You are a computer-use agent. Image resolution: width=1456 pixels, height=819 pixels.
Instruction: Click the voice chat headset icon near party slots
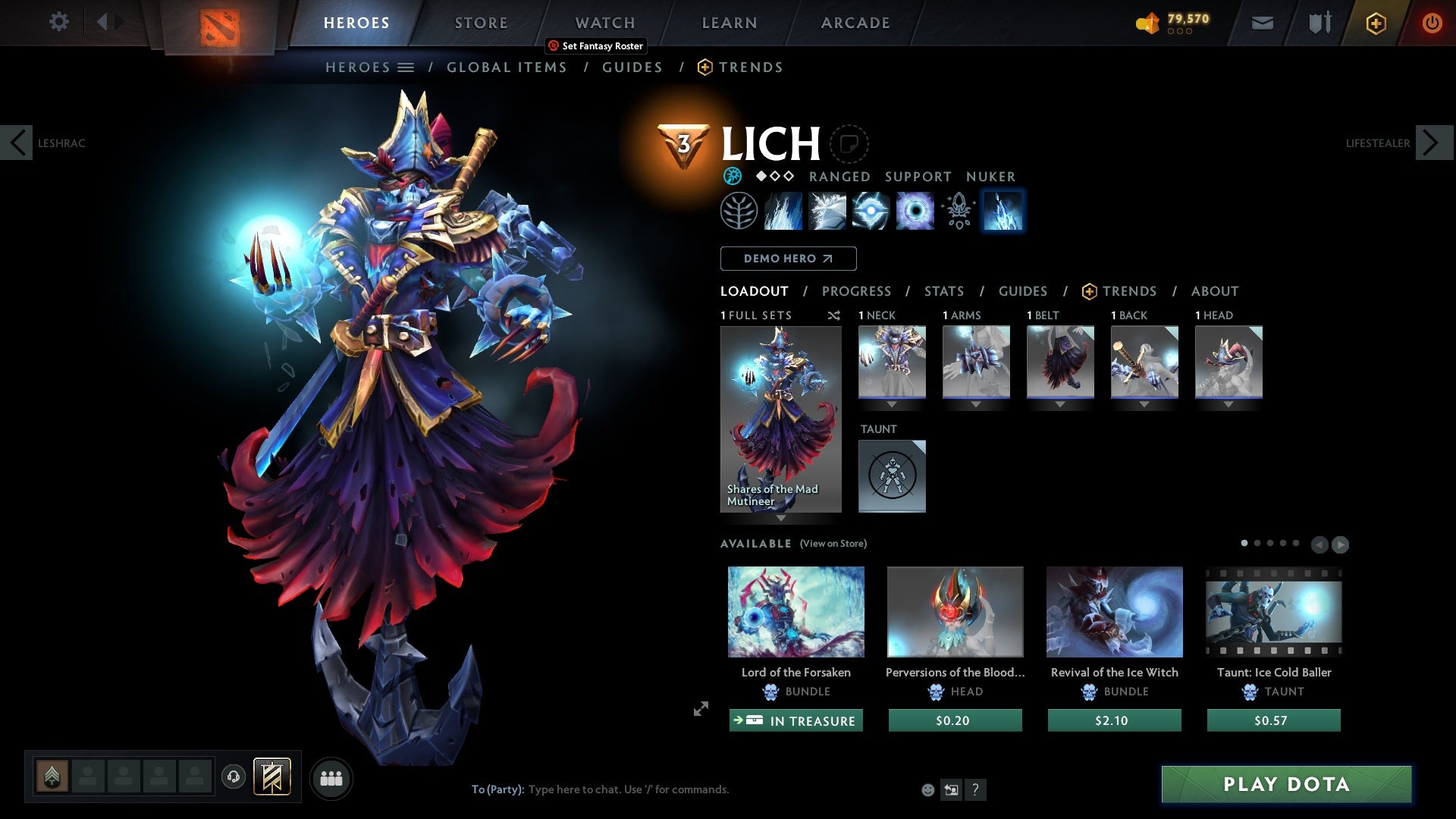(233, 777)
